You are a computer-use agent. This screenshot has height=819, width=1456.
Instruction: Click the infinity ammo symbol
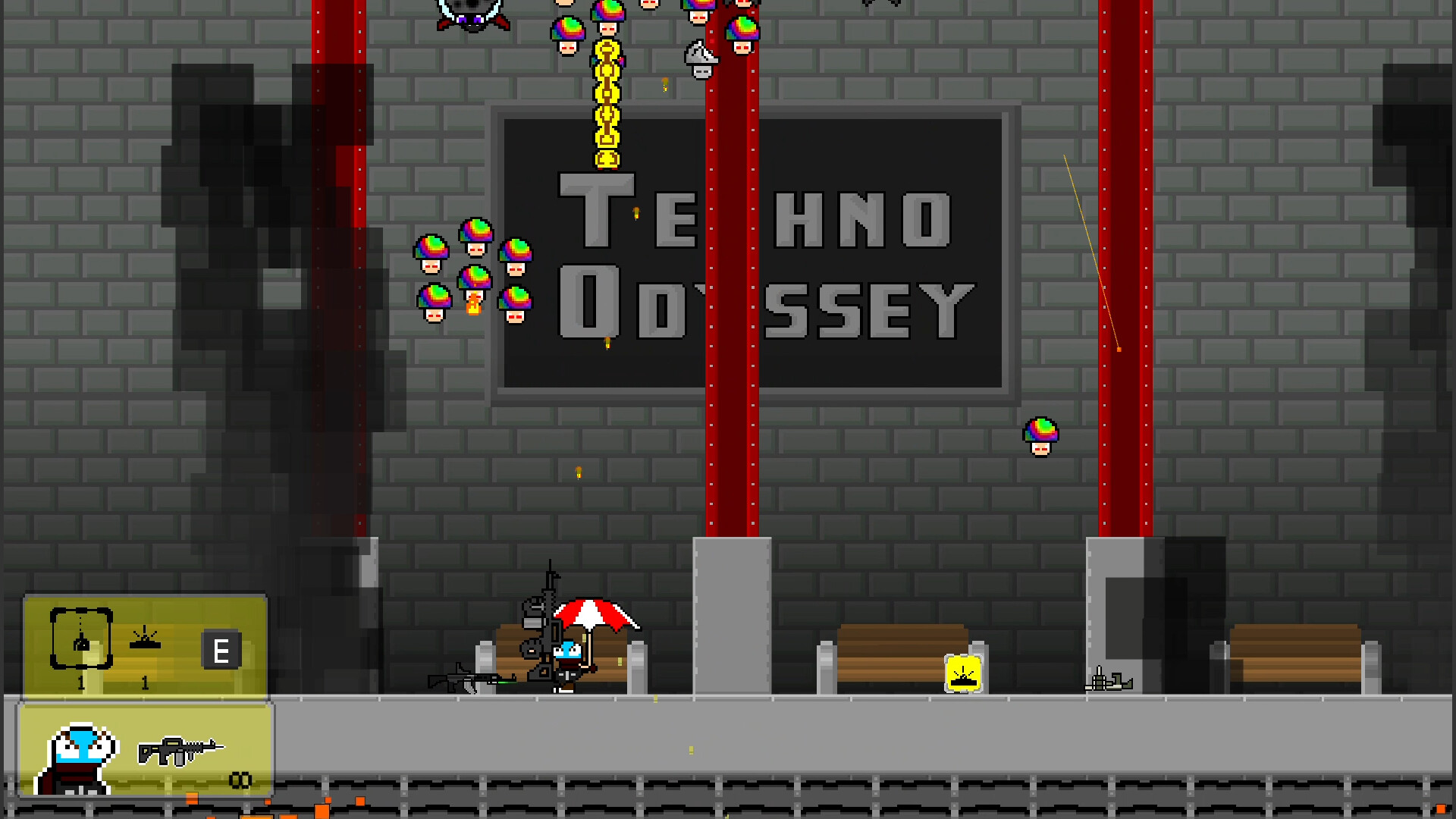pos(241,779)
